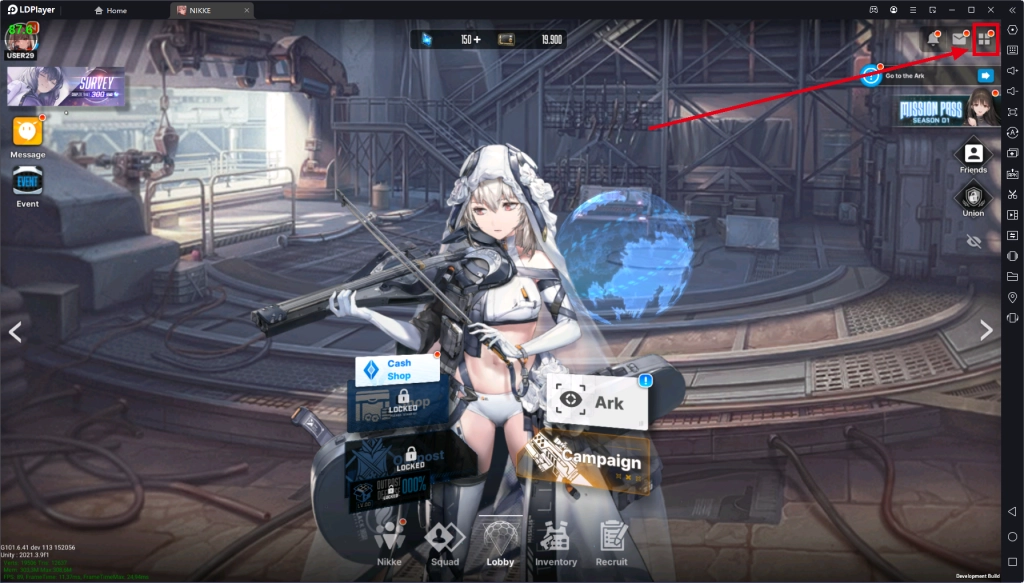Hide the lobby interface with eye icon
This screenshot has width=1024, height=583.
(x=973, y=241)
